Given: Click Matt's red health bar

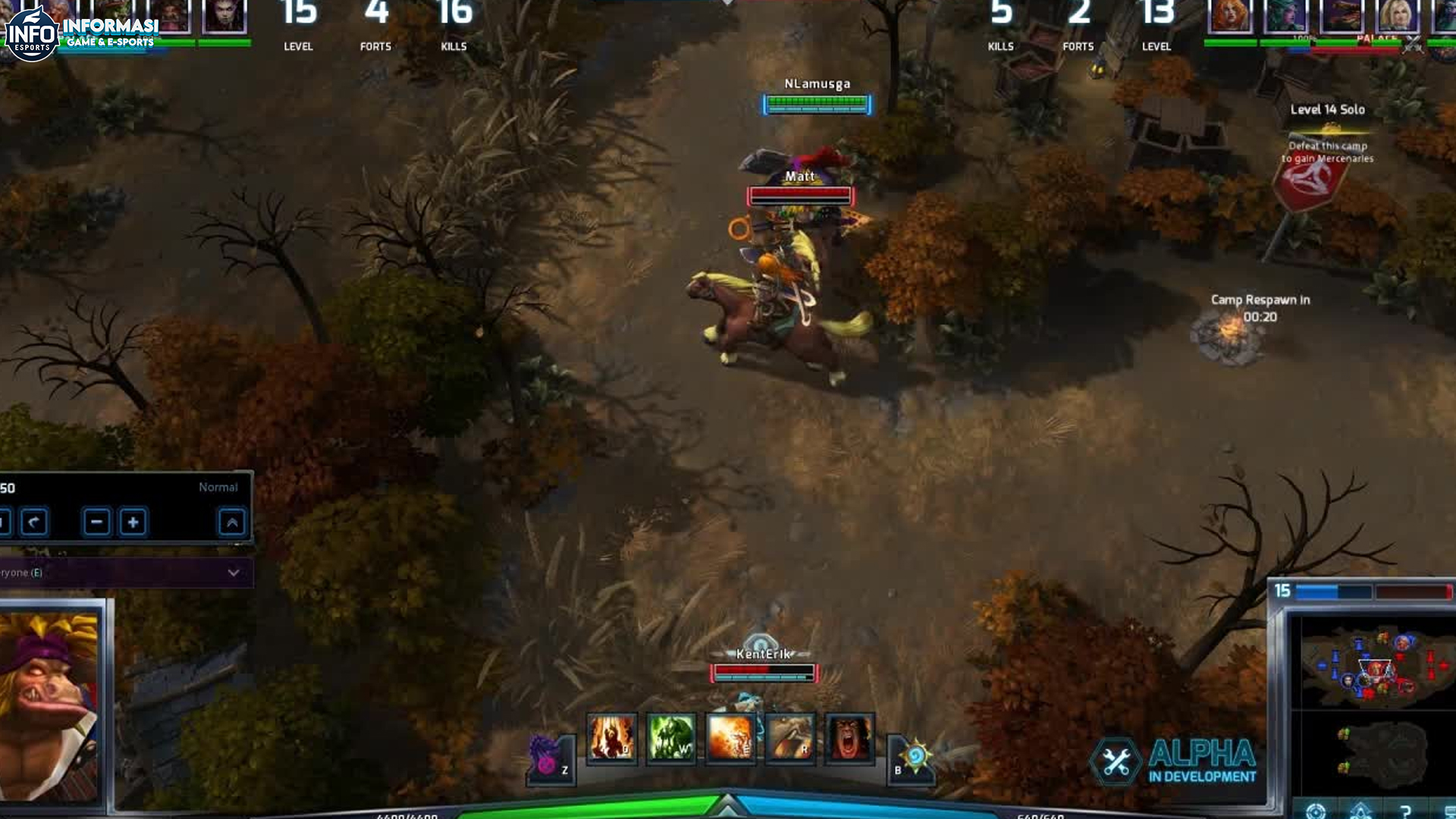Looking at the screenshot, I should click(800, 195).
